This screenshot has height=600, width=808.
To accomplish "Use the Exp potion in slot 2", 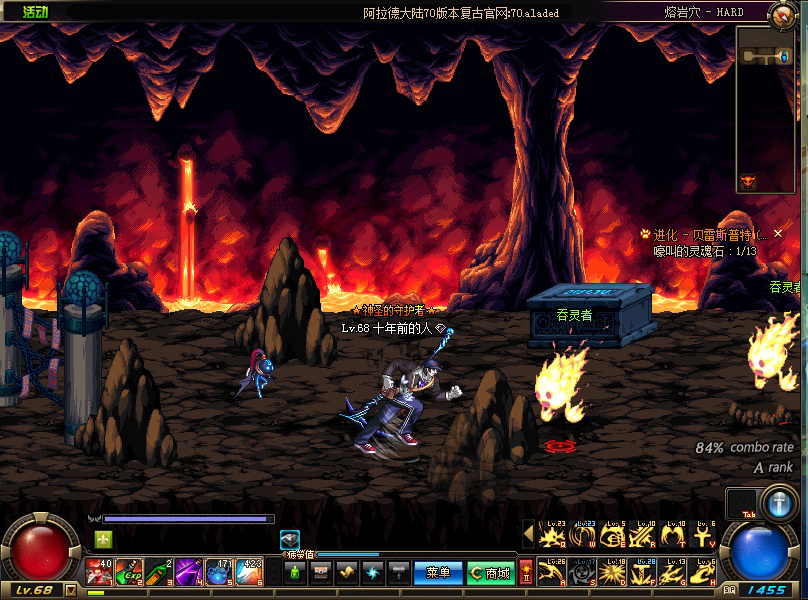I will pyautogui.click(x=129, y=572).
